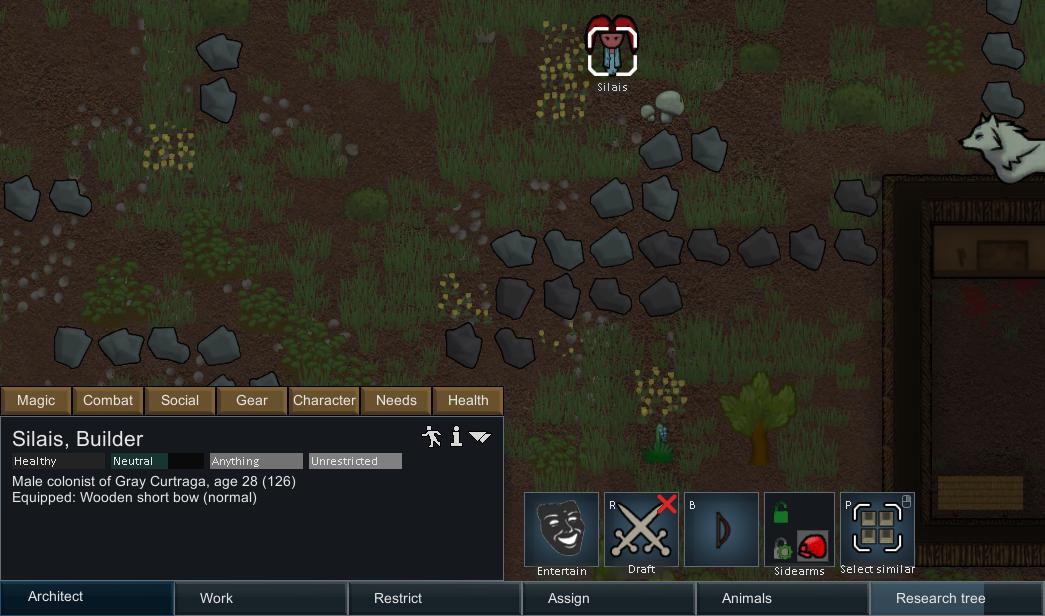Draft Silais with the crossed swords button
Image resolution: width=1045 pixels, height=616 pixels.
pos(641,529)
